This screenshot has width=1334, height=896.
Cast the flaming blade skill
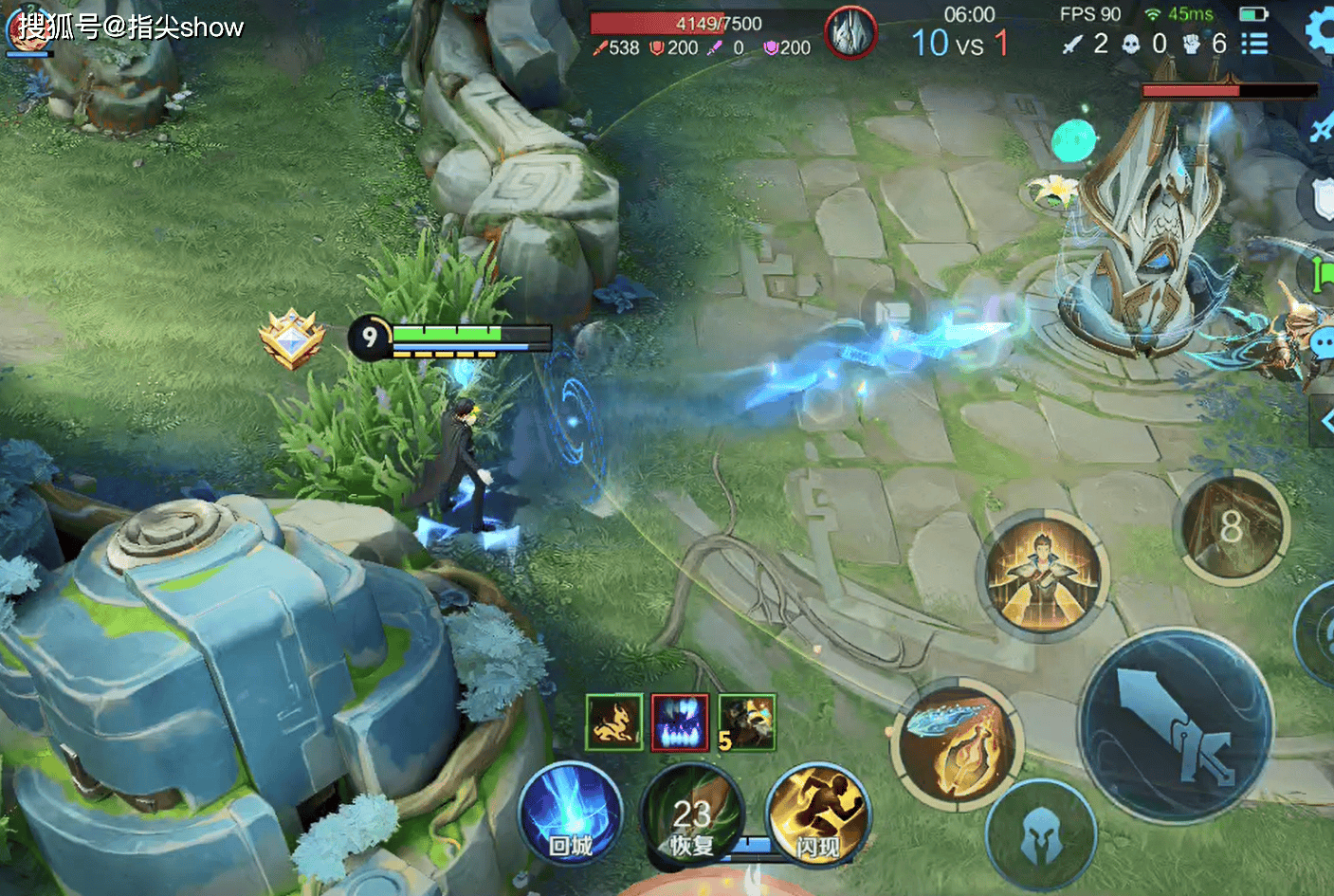pyautogui.click(x=957, y=746)
